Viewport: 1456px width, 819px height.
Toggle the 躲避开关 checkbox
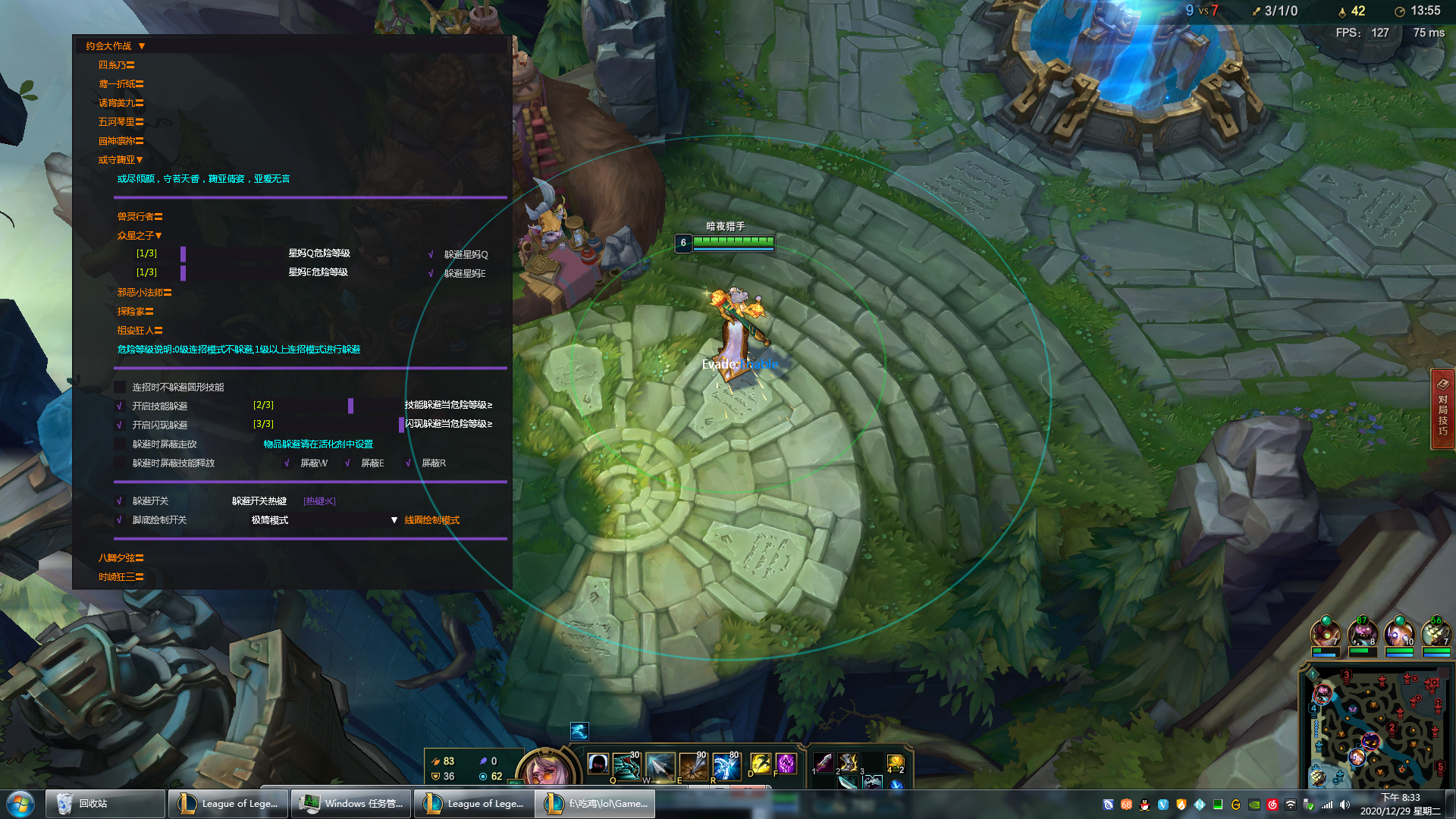tap(120, 501)
